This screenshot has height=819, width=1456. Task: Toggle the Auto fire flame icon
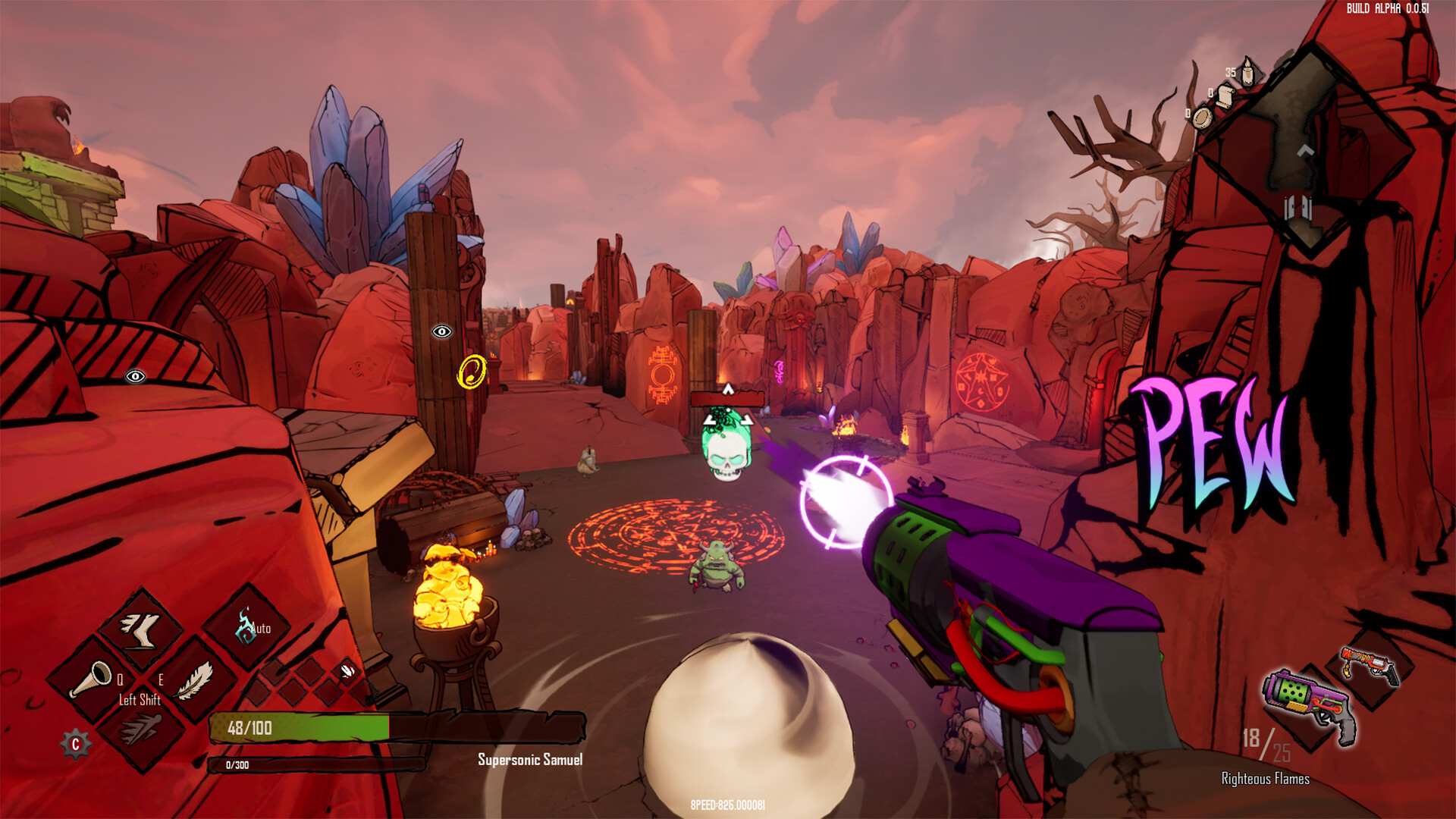[244, 627]
